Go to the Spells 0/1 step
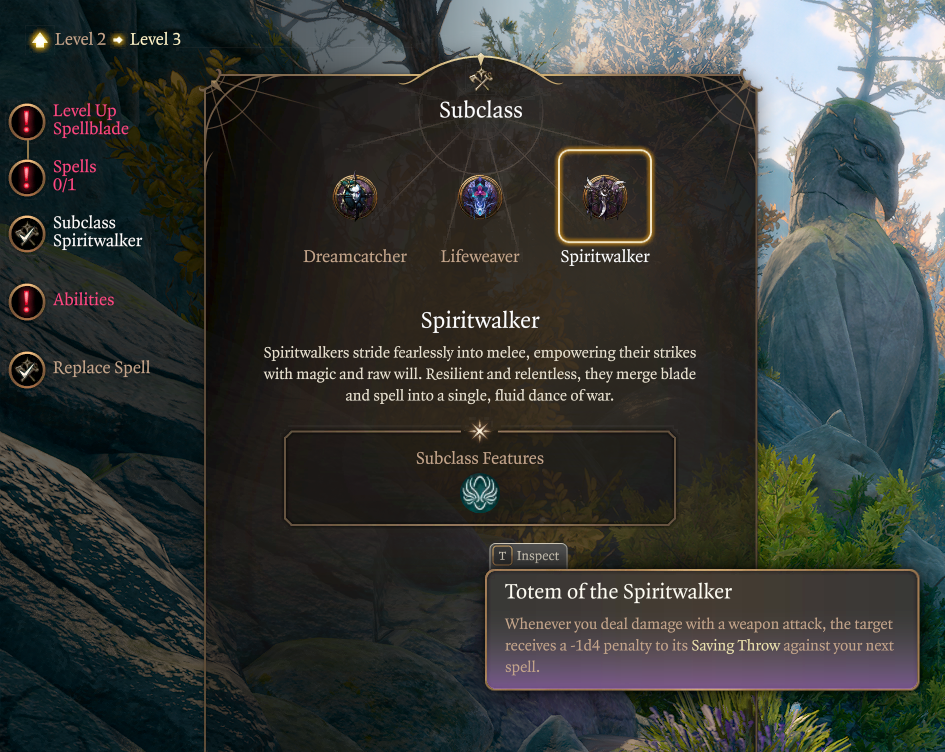This screenshot has height=752, width=945. pyautogui.click(x=27, y=177)
